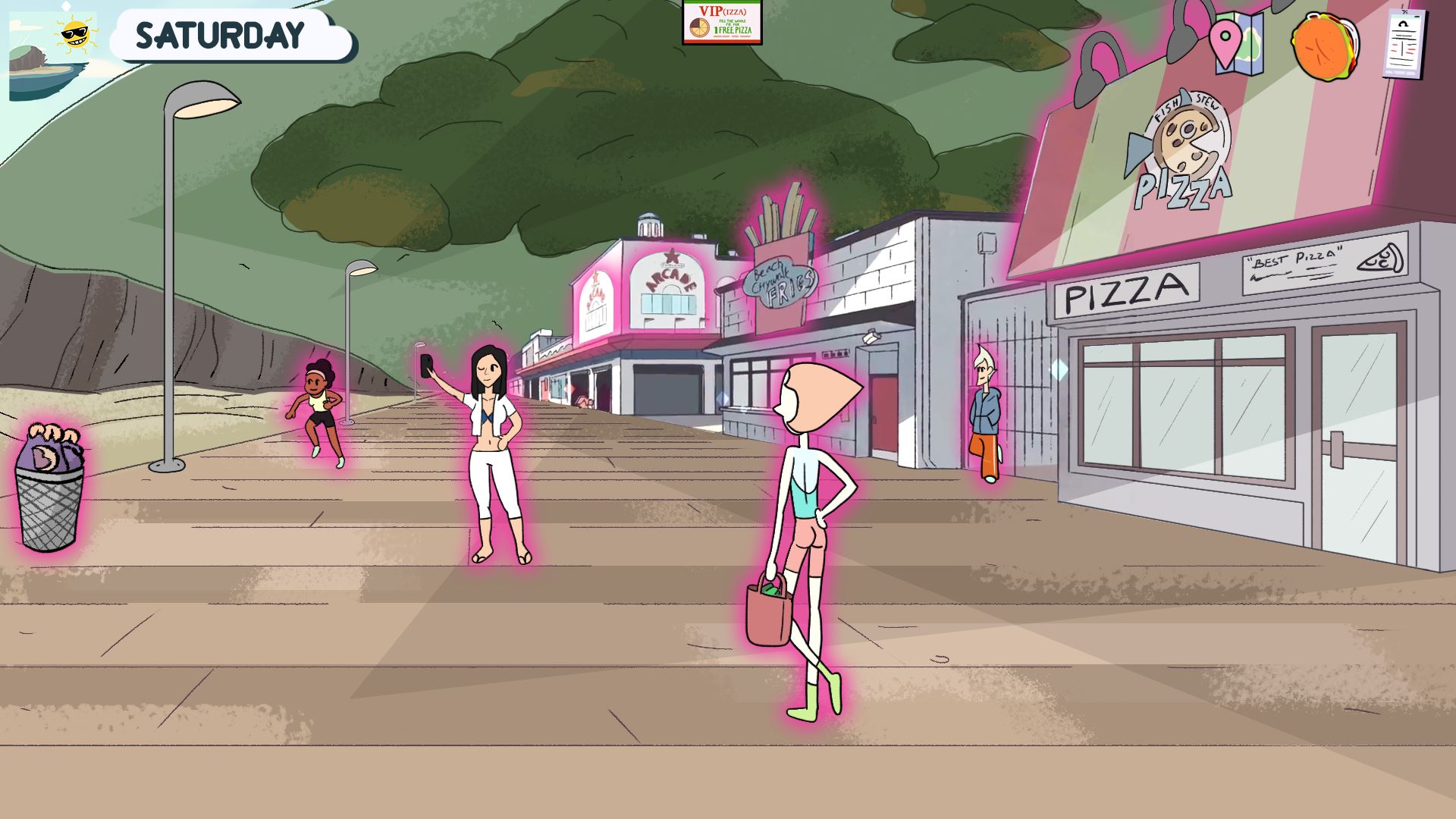Image resolution: width=1456 pixels, height=819 pixels.
Task: Inspect the glowing trash can
Action: [x=49, y=493]
